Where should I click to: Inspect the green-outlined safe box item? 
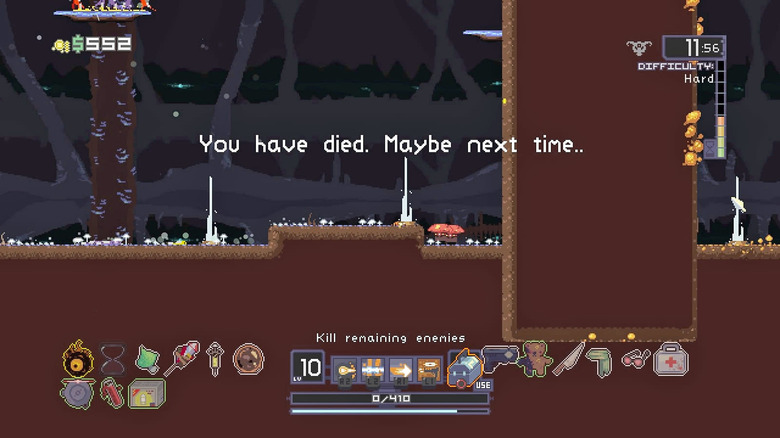click(146, 393)
